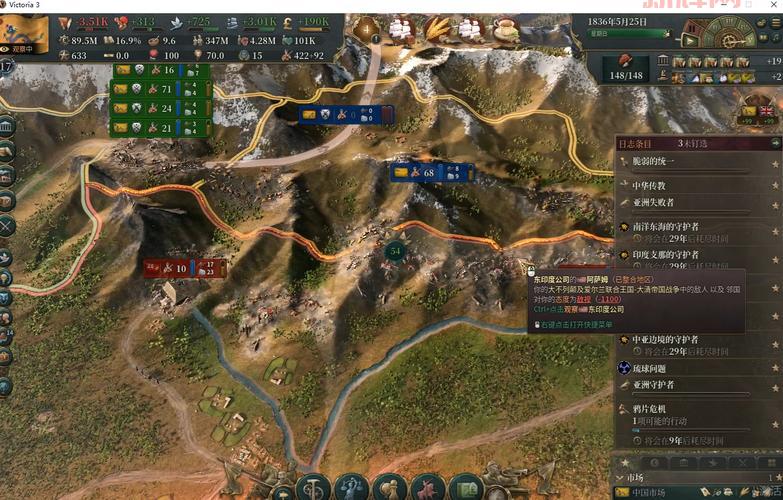Image resolution: width=783 pixels, height=500 pixels.
Task: Open the 中华传教 journal entry
Action: 648,185
